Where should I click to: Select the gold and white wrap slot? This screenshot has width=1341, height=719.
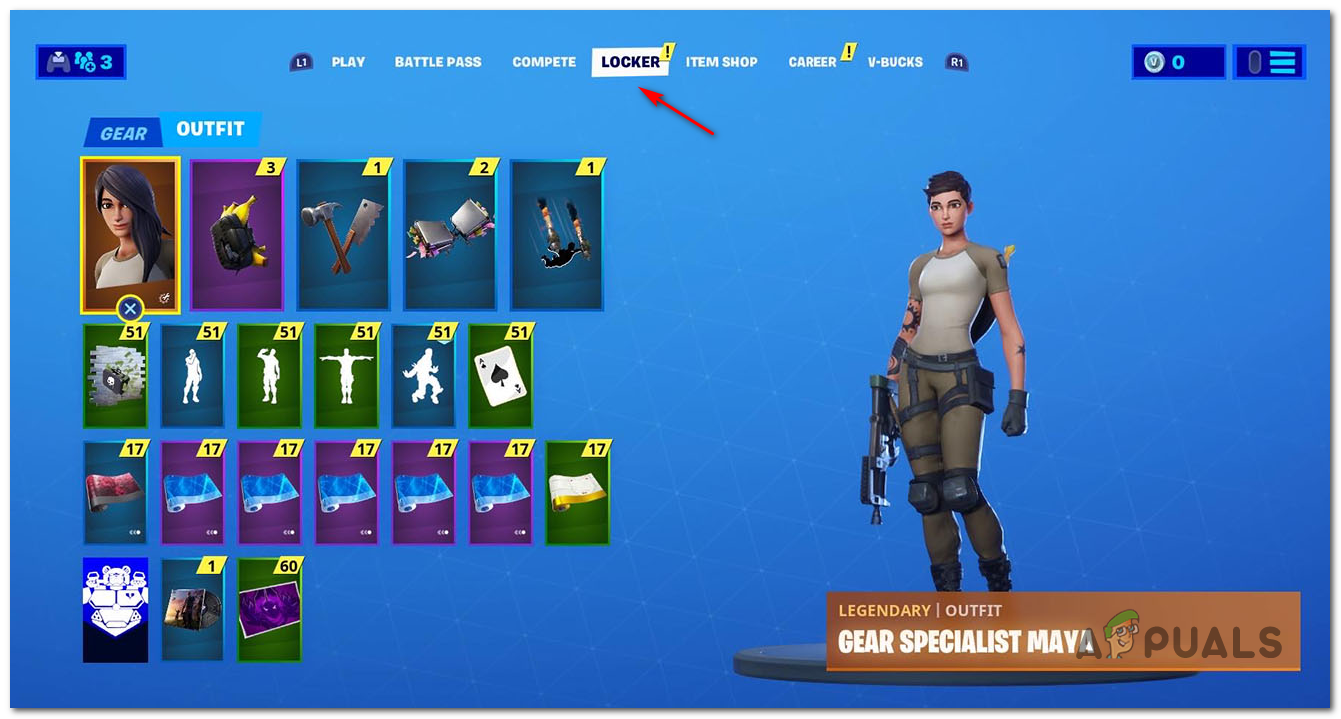[577, 493]
